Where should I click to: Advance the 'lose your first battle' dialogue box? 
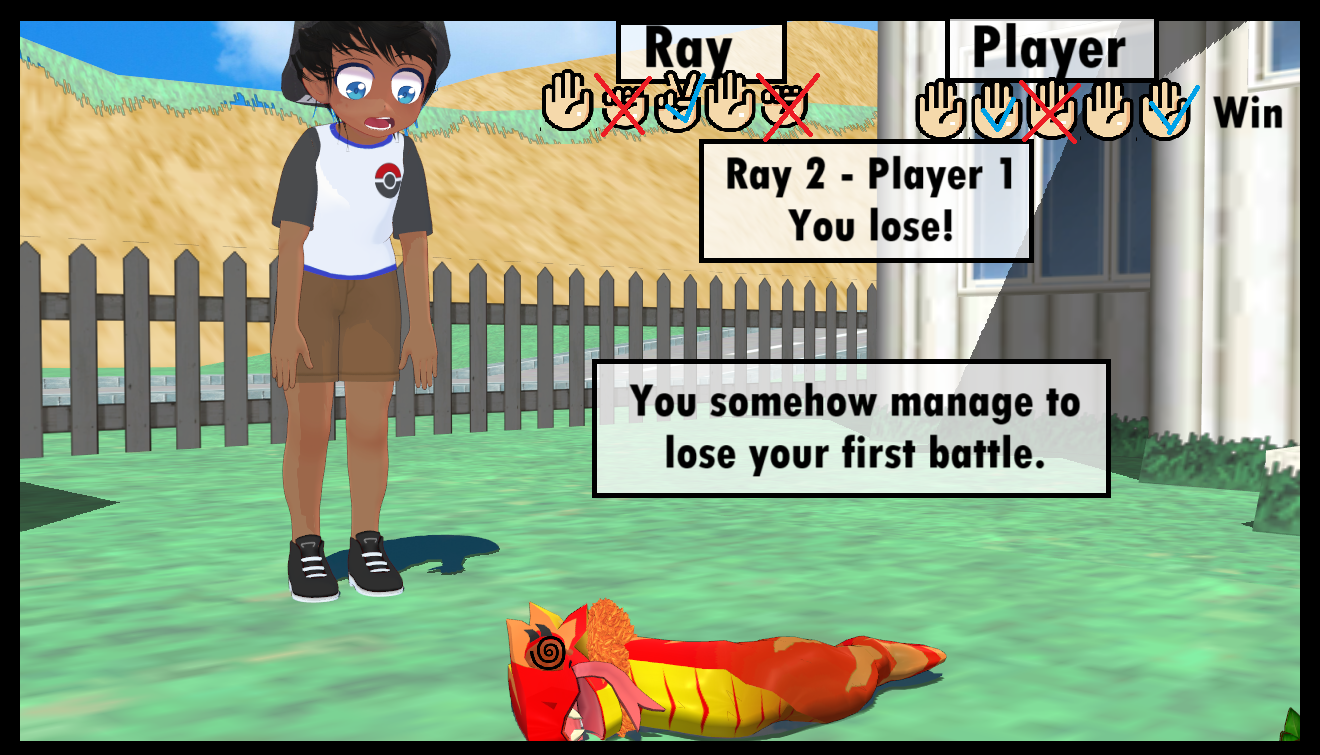tap(852, 429)
